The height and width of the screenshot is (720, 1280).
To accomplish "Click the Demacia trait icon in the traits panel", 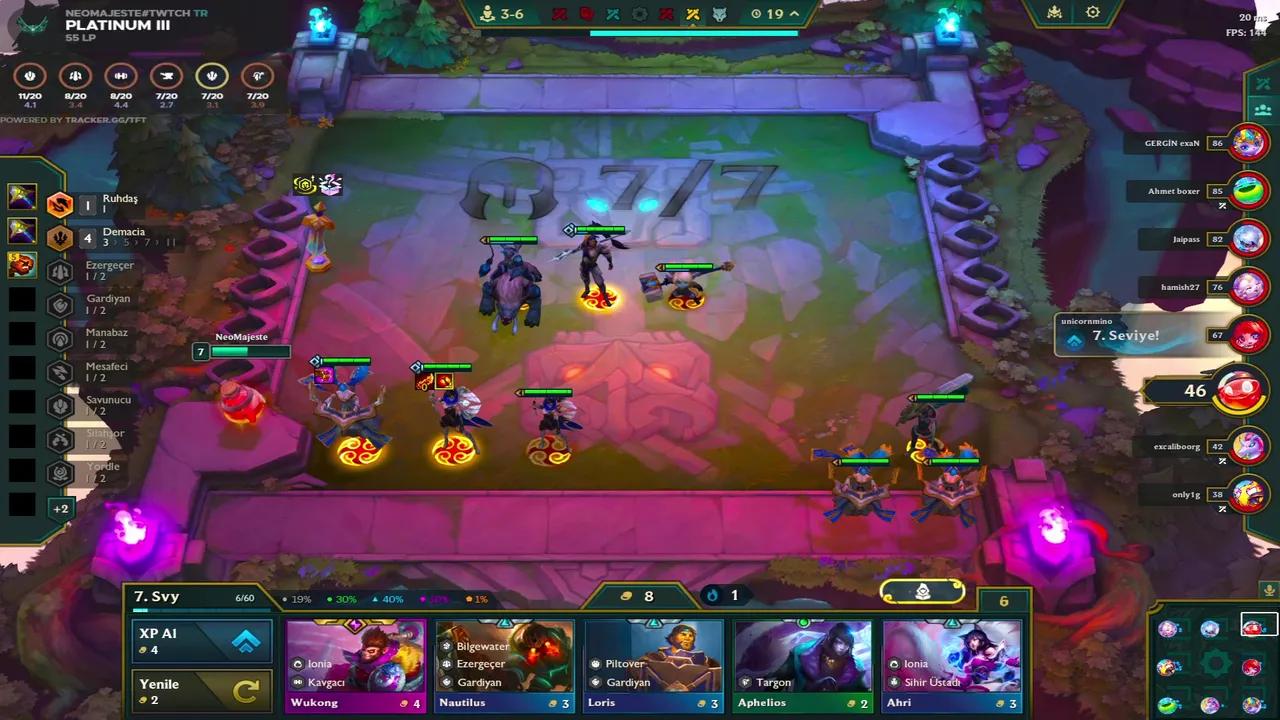I will coord(58,237).
